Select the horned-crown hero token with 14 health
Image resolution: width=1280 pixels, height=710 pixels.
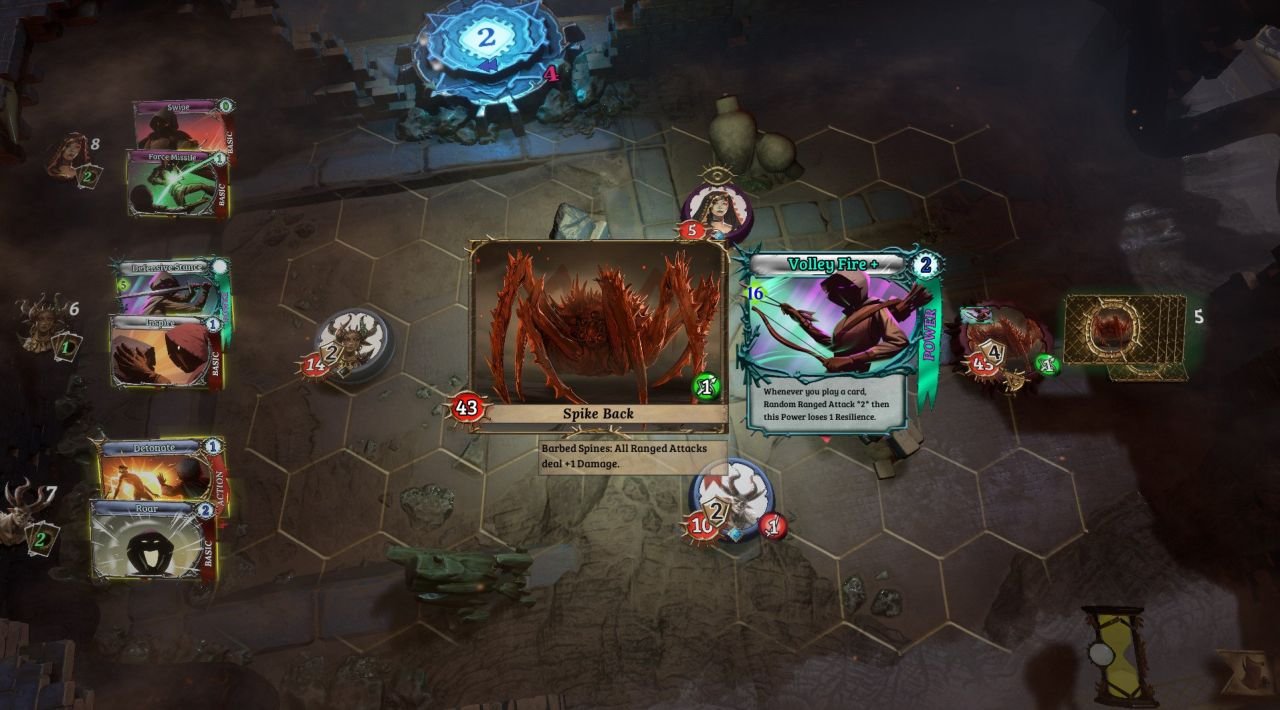click(352, 345)
